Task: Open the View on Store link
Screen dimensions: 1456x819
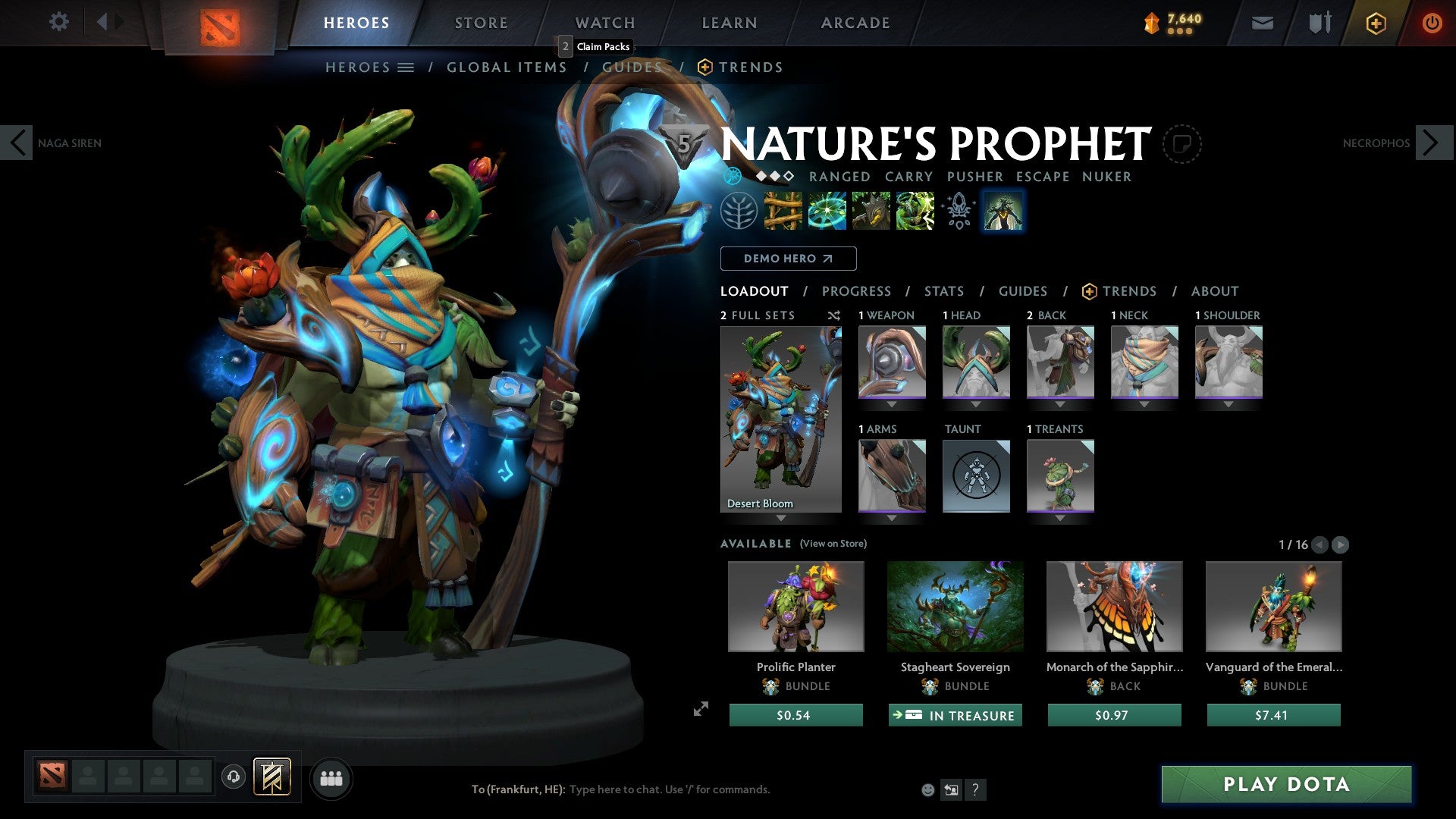Action: 833,544
